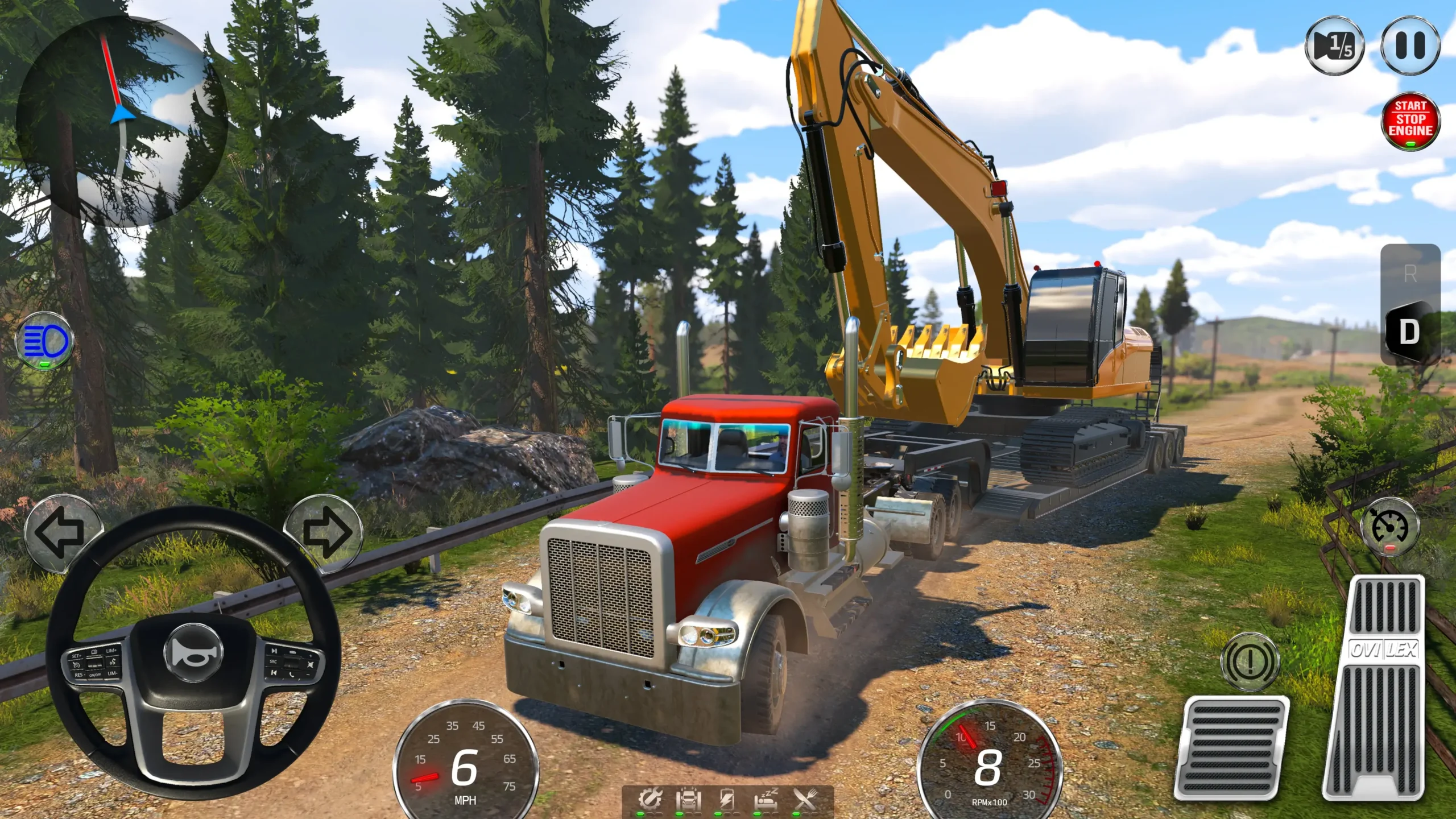The width and height of the screenshot is (1456, 819).
Task: Tap the Start Stop Engine button
Action: click(1410, 121)
